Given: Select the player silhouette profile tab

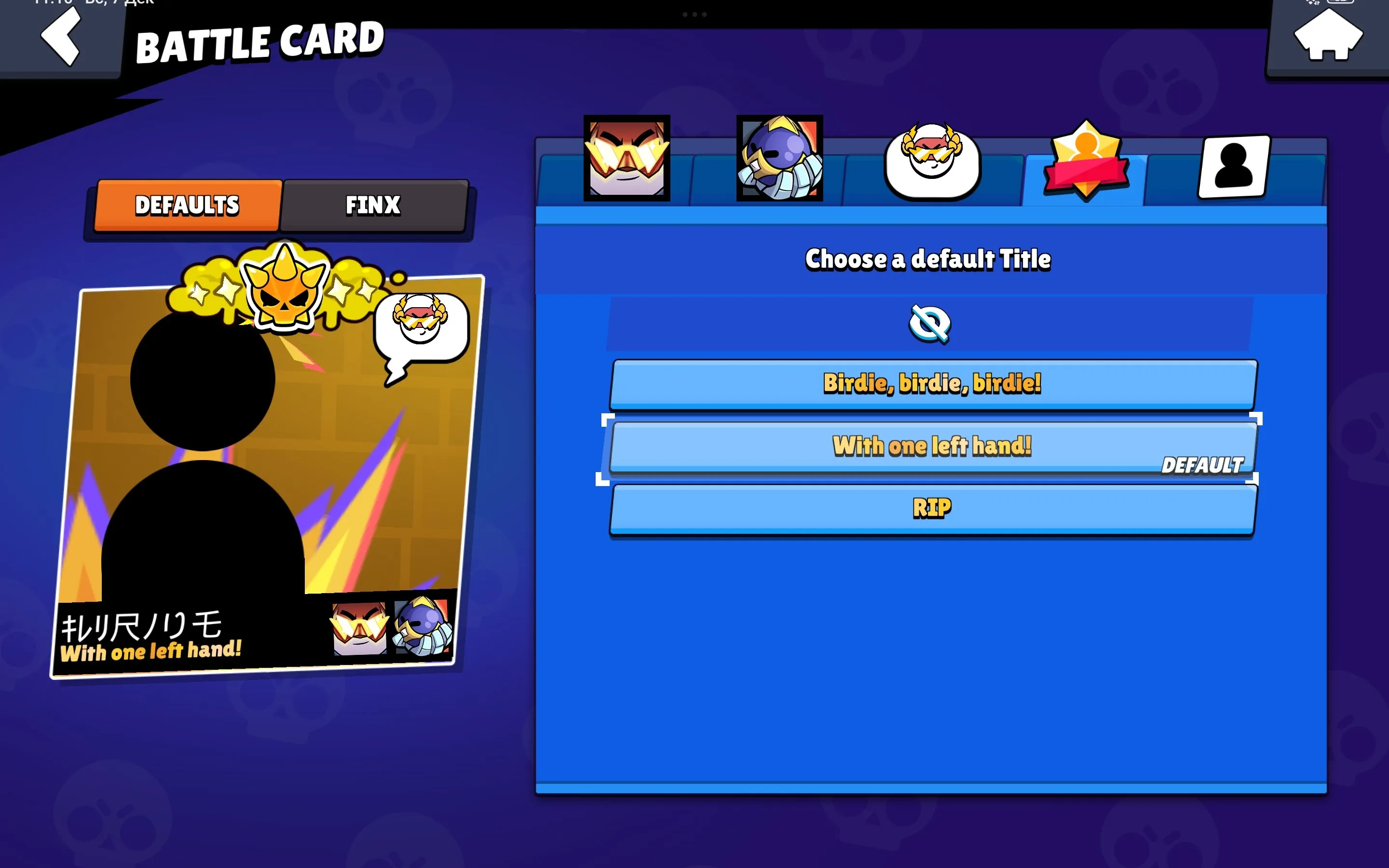Looking at the screenshot, I should [1233, 166].
